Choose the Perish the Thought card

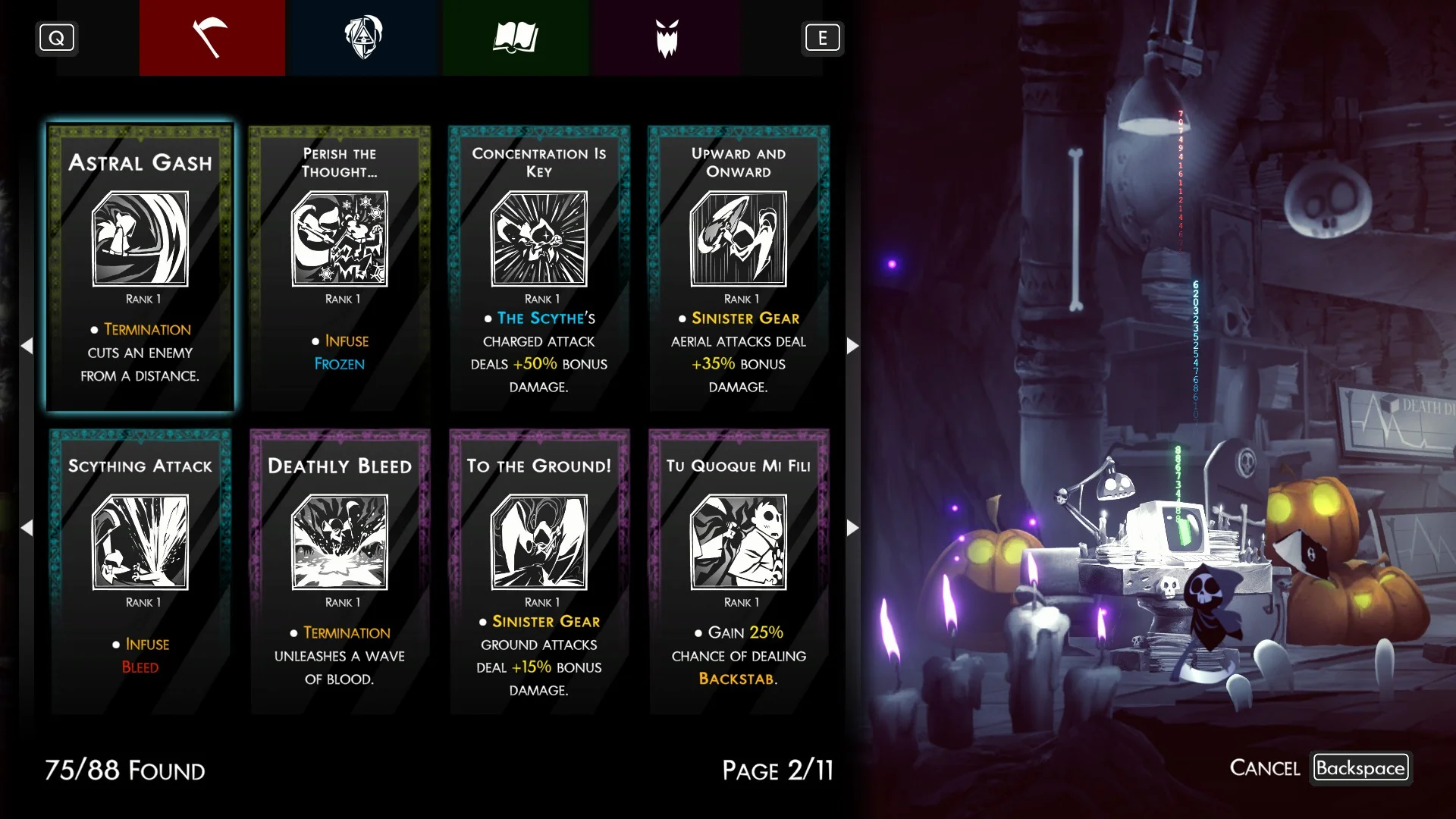click(340, 267)
